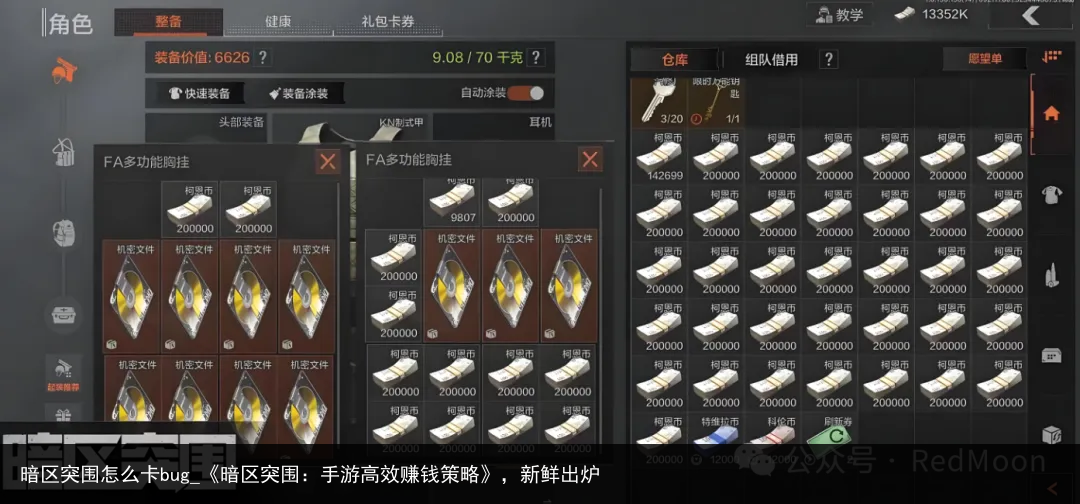The width and height of the screenshot is (1080, 504).
Task: Click the warehouse sort icon
Action: pyautogui.click(x=1051, y=58)
